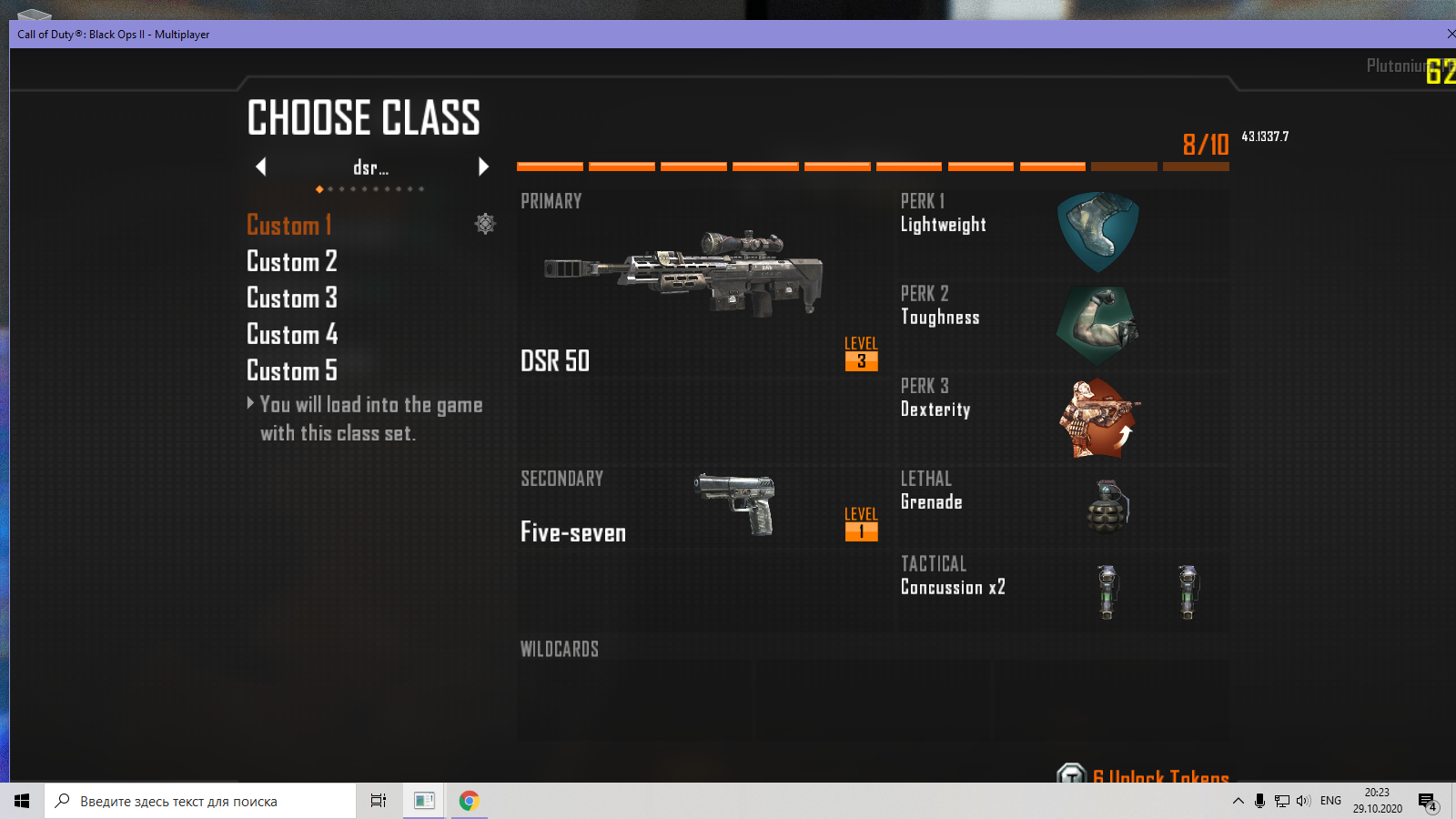The image size is (1456, 819).
Task: Advance to the next class set arrow
Action: coord(483,167)
